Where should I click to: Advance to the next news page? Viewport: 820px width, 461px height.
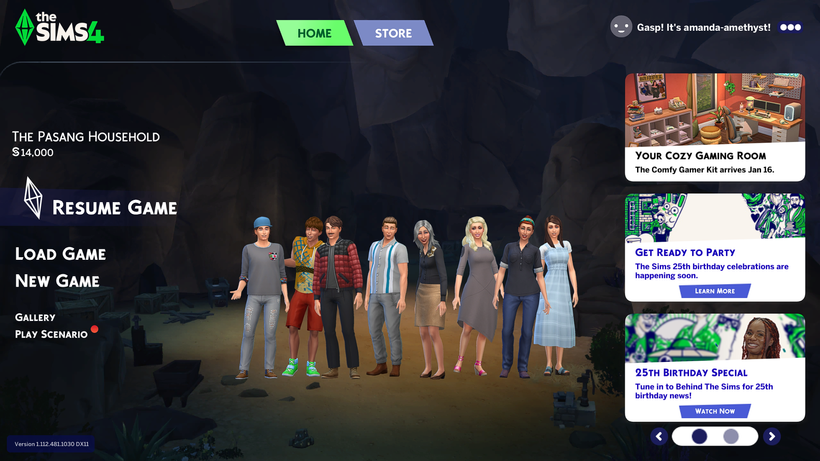pyautogui.click(x=772, y=436)
